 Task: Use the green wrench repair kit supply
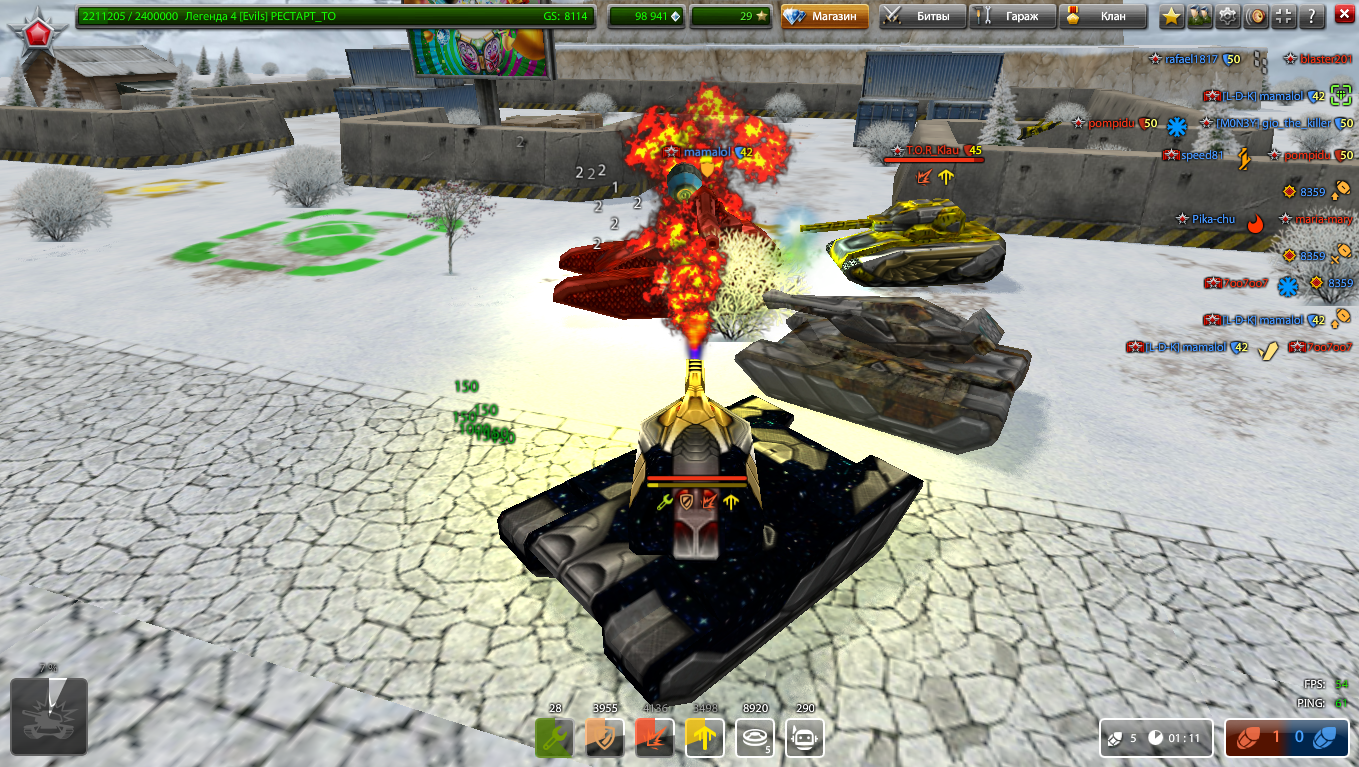[555, 738]
